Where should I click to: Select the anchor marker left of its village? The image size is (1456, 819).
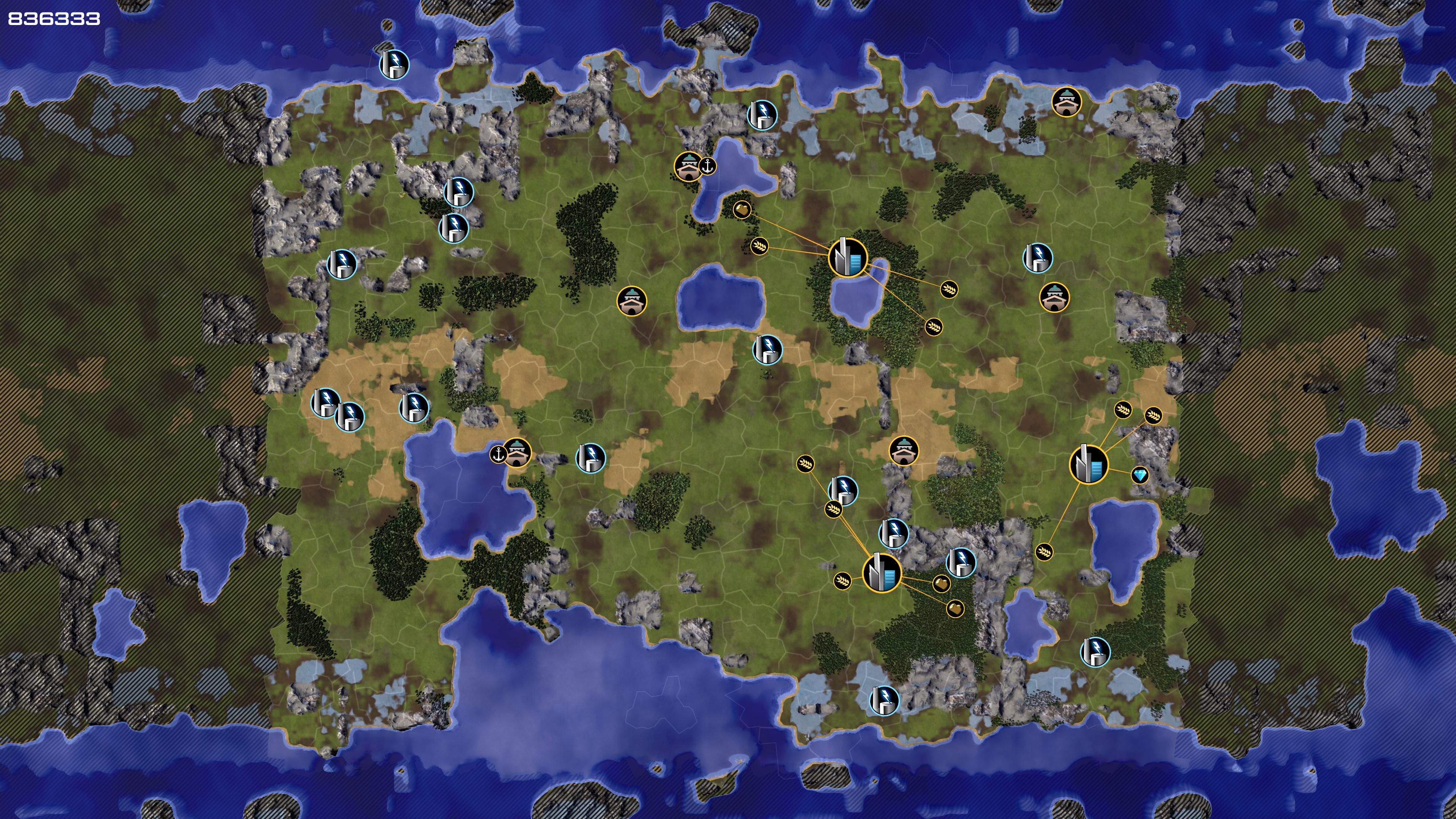tap(498, 454)
